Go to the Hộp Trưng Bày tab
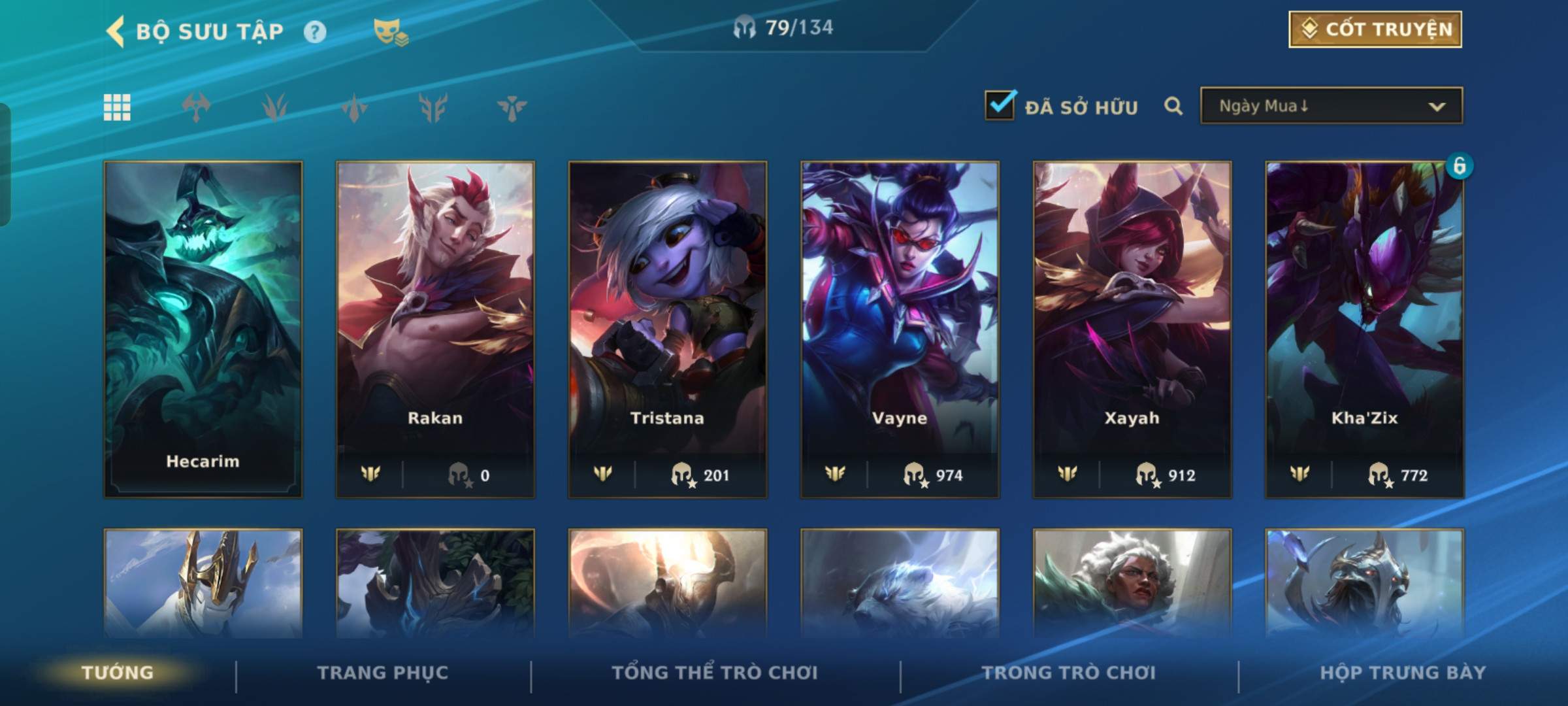The width and height of the screenshot is (1568, 706). 1403,673
